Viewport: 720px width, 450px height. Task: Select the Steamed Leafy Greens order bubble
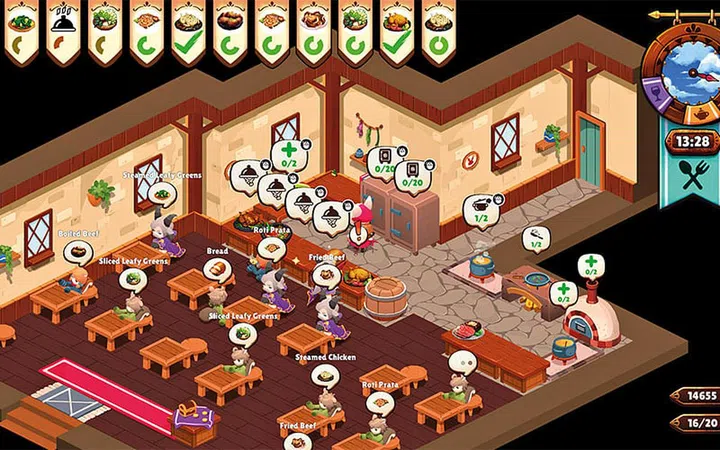pyautogui.click(x=162, y=192)
